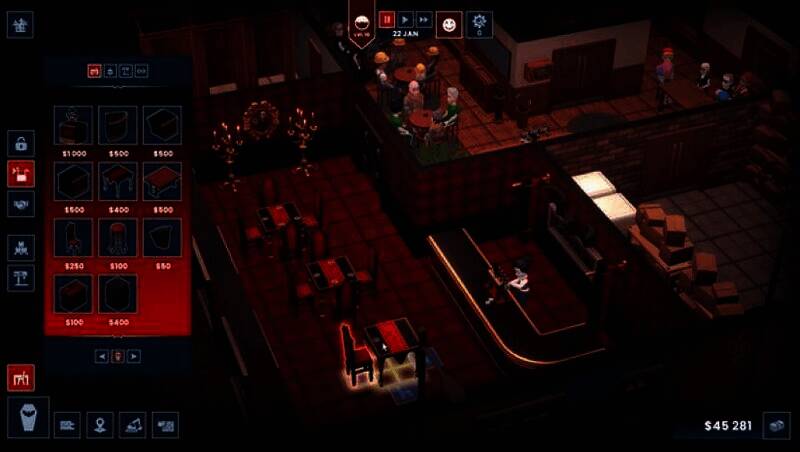Open the handshake icon in the left sidebar
800x452 pixels.
[21, 203]
